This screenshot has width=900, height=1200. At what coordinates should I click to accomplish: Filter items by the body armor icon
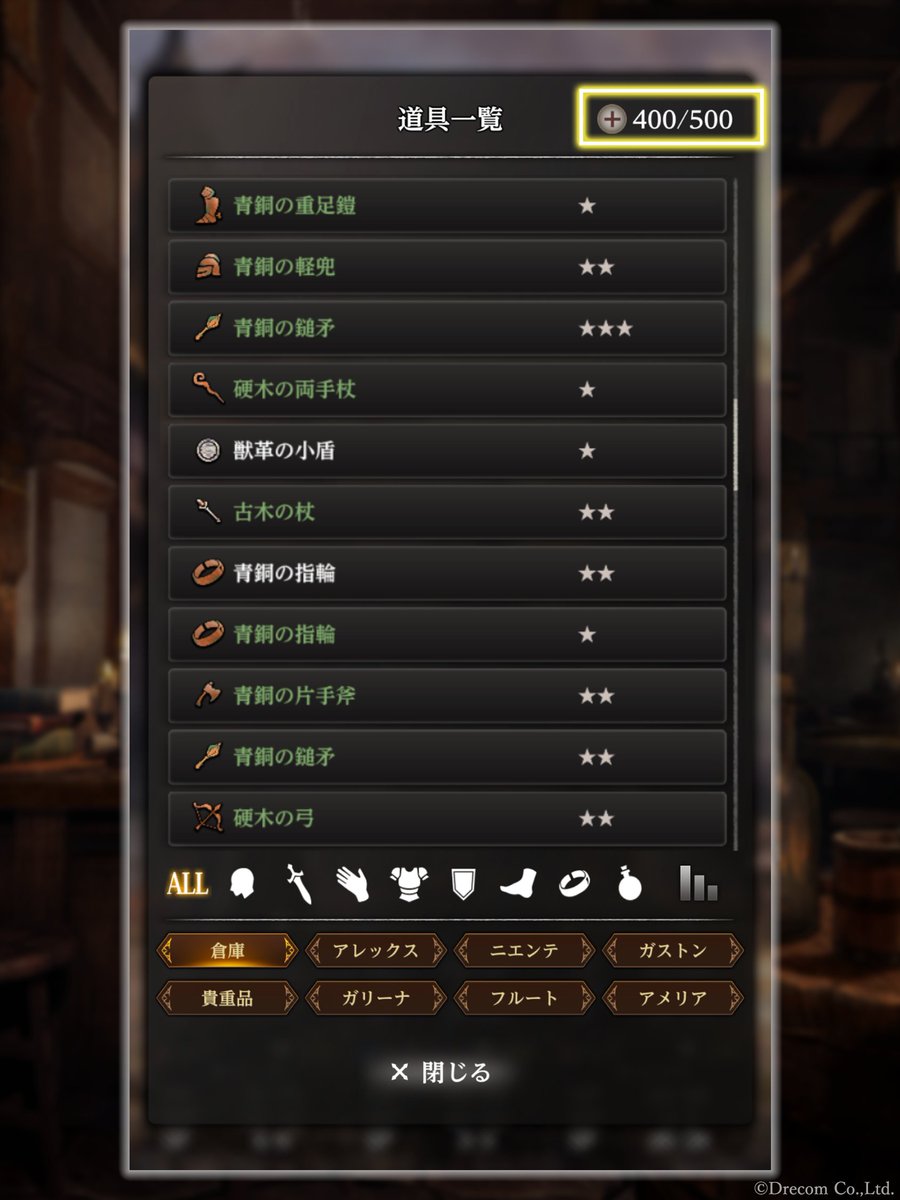pyautogui.click(x=409, y=884)
